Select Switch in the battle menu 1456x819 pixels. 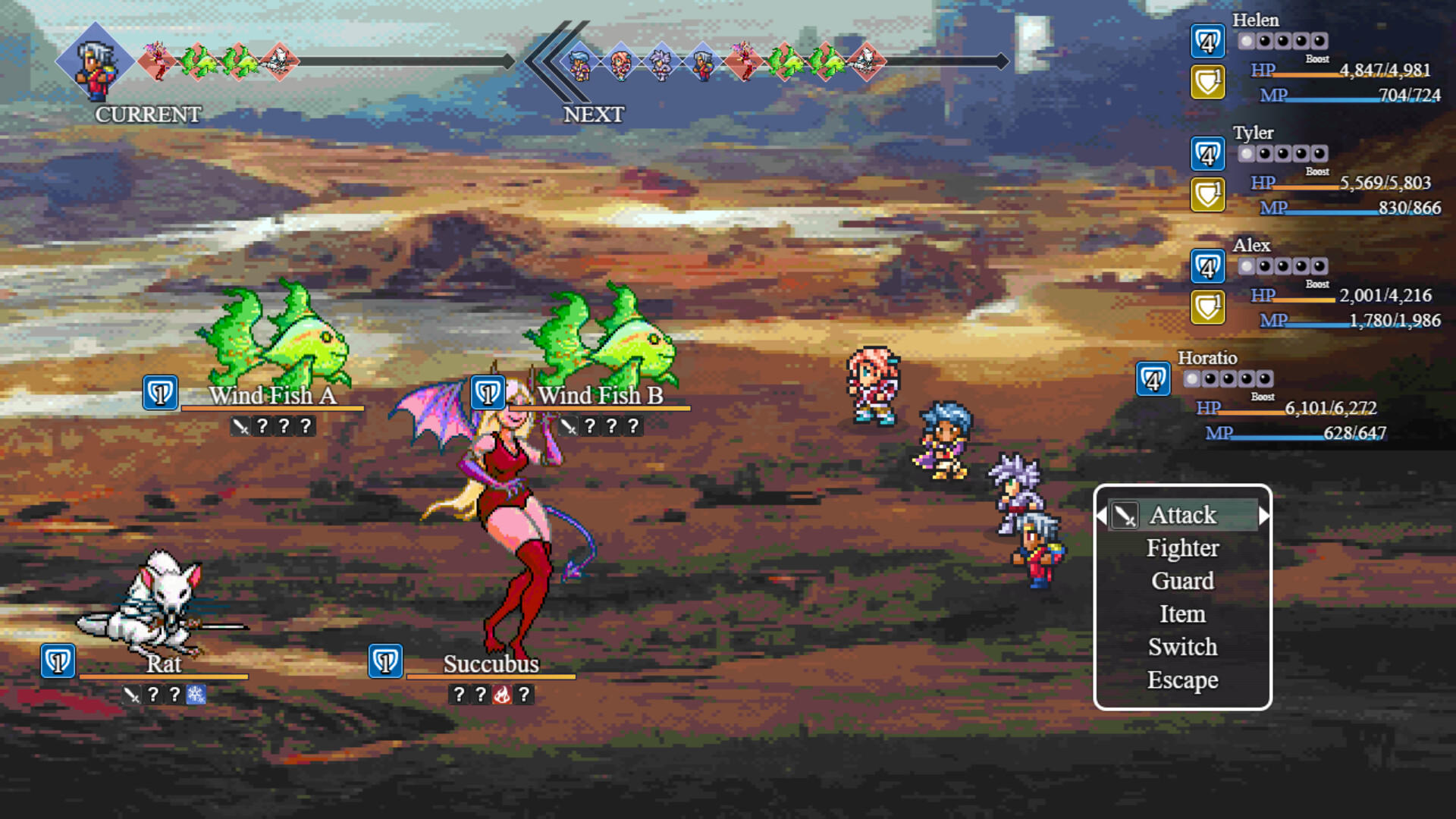1183,647
